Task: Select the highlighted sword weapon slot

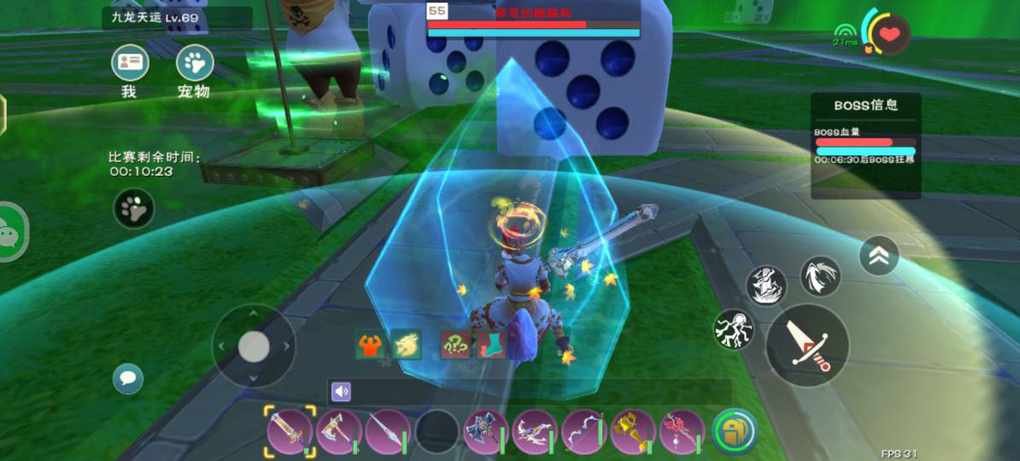Action: [x=290, y=431]
